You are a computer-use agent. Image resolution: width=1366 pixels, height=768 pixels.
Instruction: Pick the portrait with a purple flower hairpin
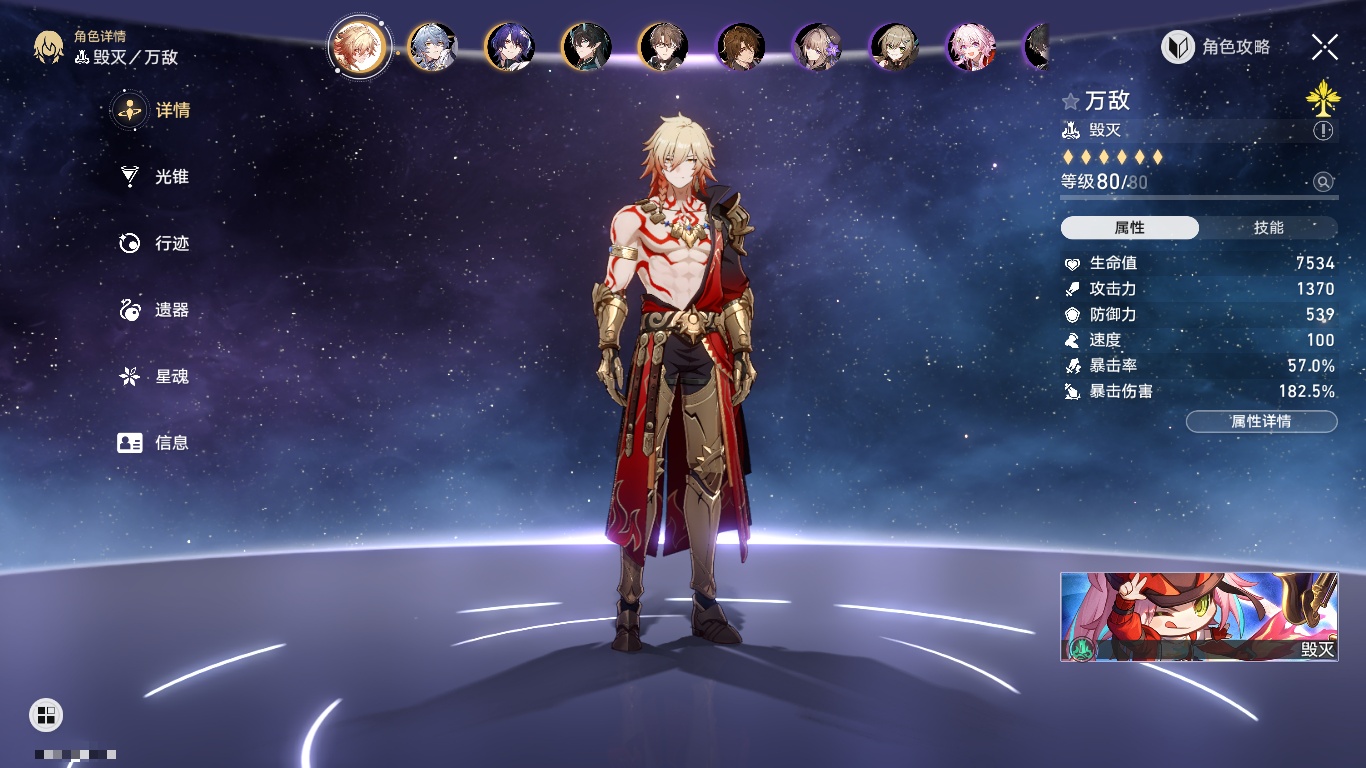point(817,47)
